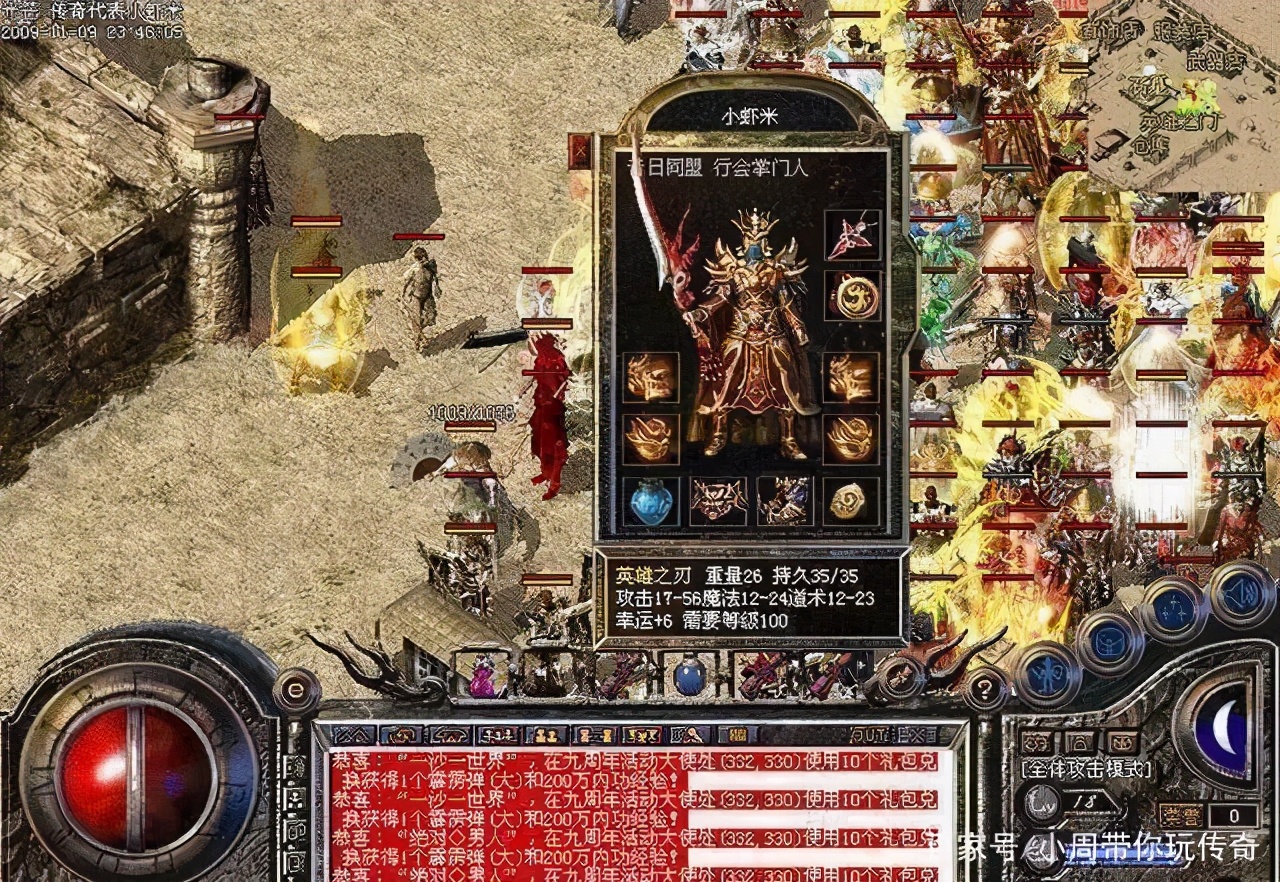Image resolution: width=1280 pixels, height=882 pixels.
Task: Use the purple potion in the quick bar
Action: [483, 677]
